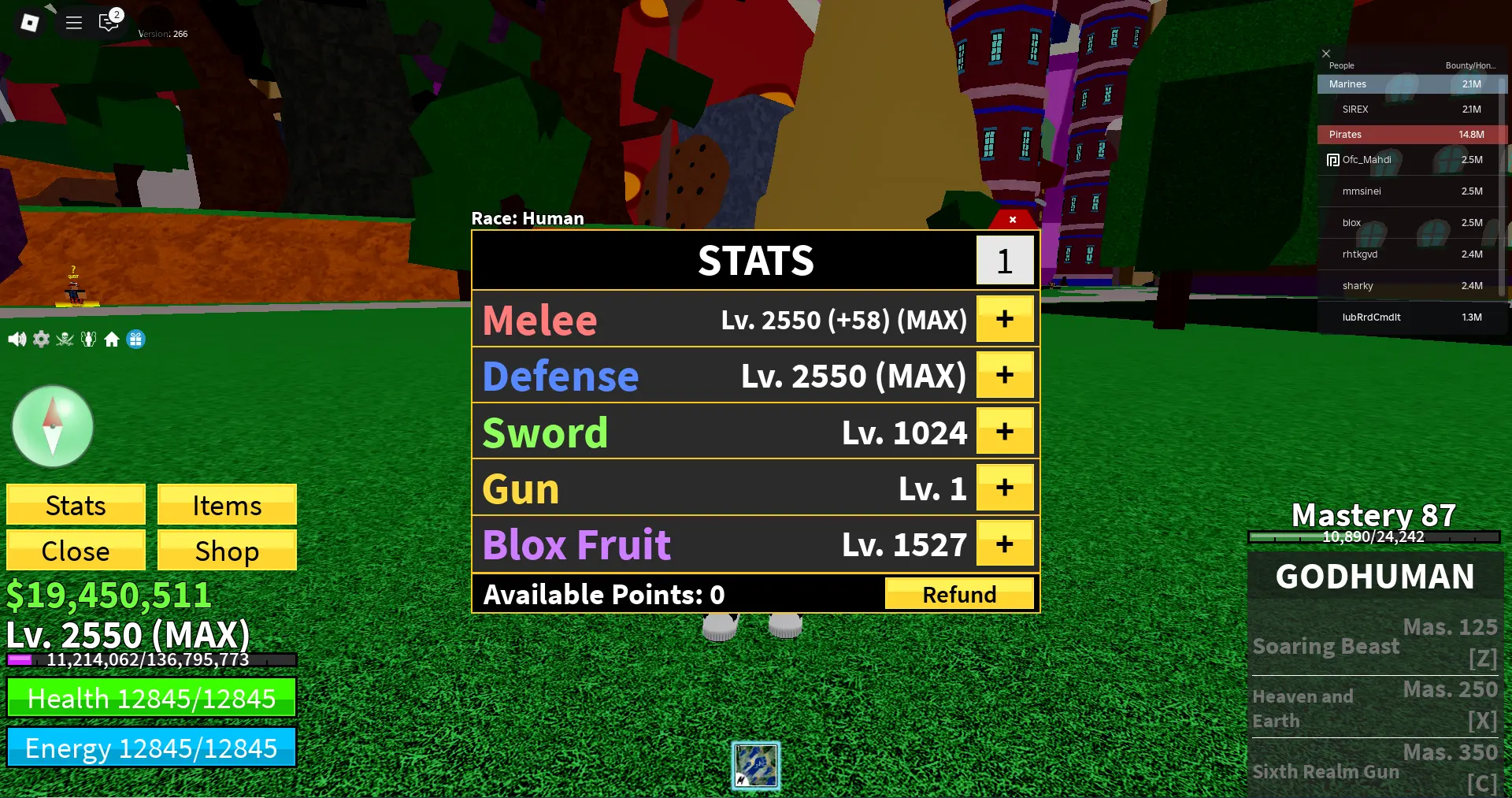This screenshot has height=798, width=1512.
Task: Click the home teleport house icon
Action: tap(112, 339)
